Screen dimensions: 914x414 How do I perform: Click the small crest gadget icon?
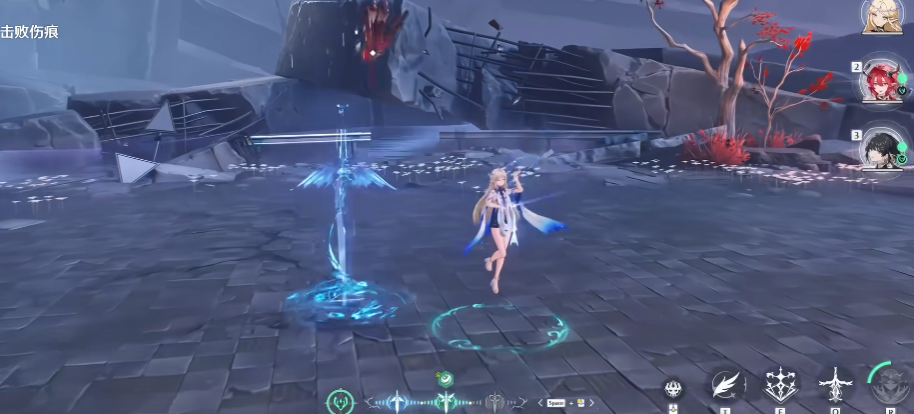point(673,388)
